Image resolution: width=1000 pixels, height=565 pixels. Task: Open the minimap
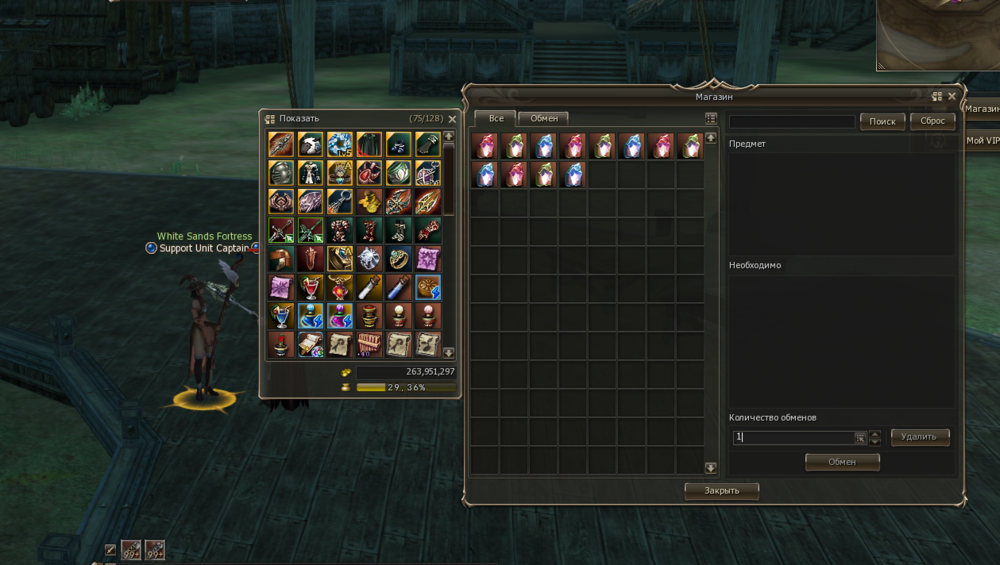click(938, 35)
